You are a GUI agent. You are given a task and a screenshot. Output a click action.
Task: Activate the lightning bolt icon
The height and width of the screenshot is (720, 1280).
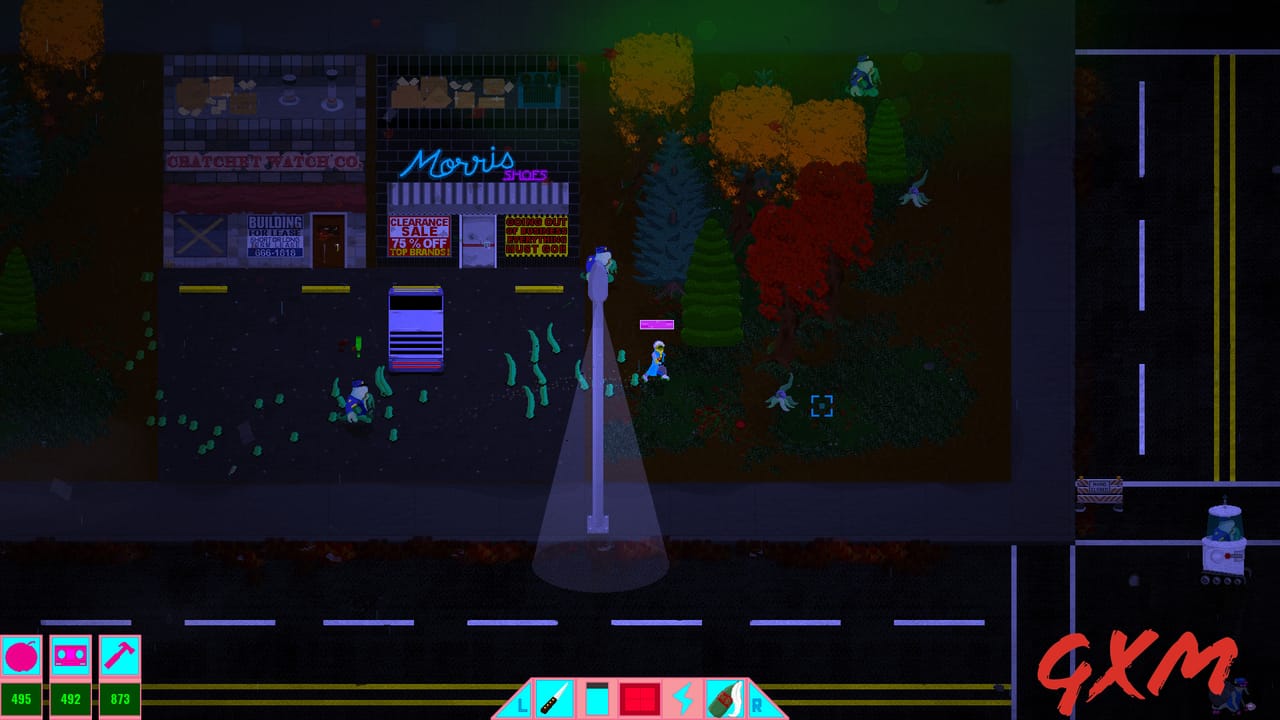pyautogui.click(x=684, y=699)
